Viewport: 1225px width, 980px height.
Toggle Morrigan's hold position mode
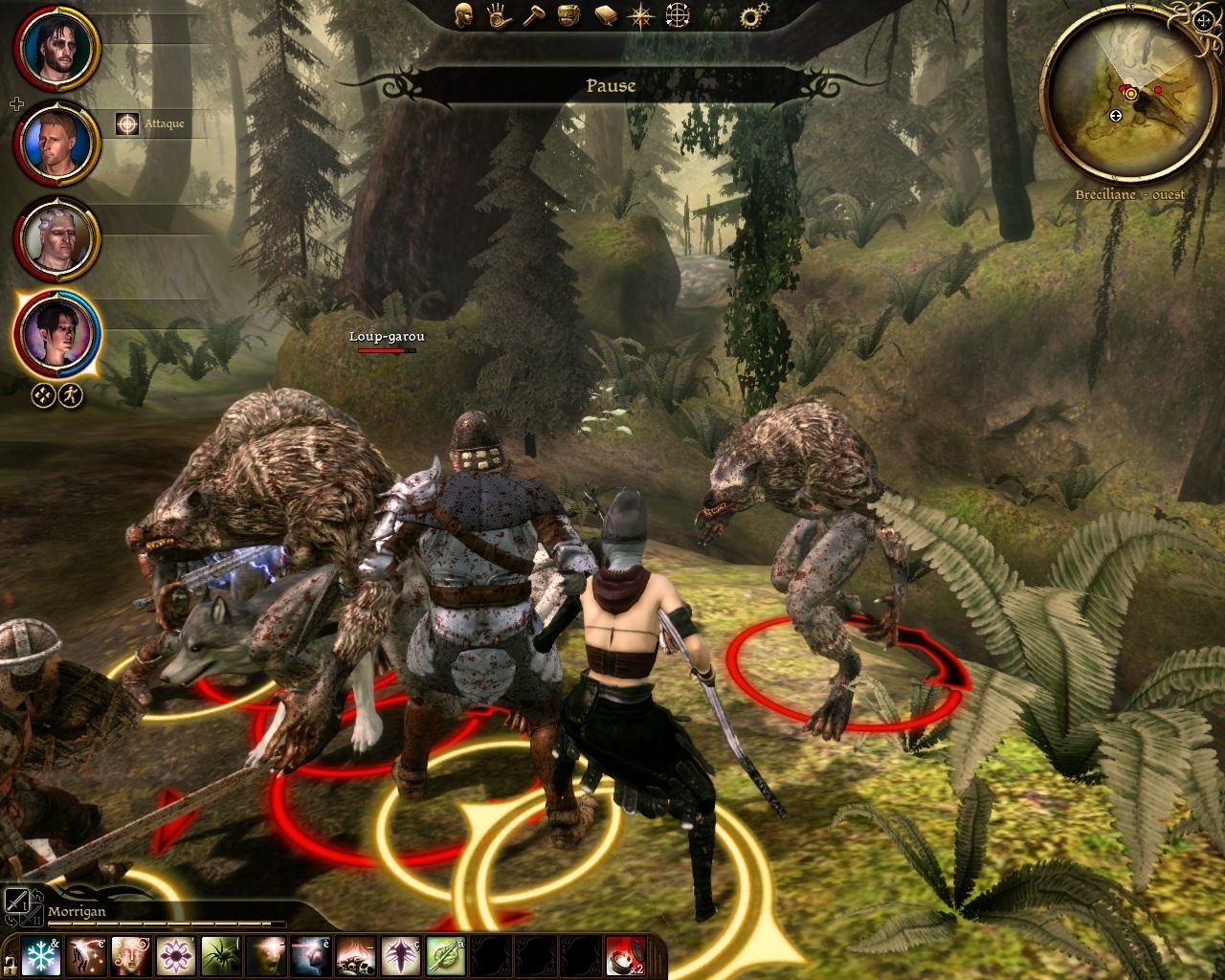(x=42, y=395)
